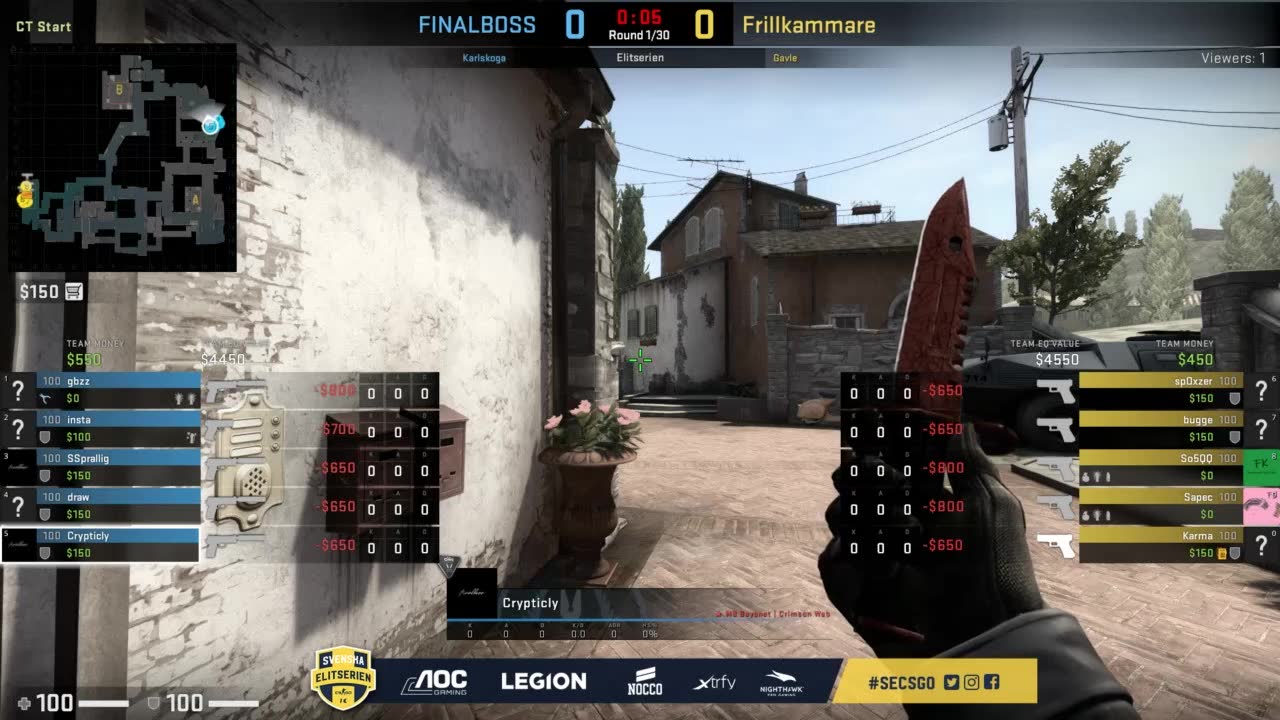Click the overhead minimap

[x=122, y=158]
